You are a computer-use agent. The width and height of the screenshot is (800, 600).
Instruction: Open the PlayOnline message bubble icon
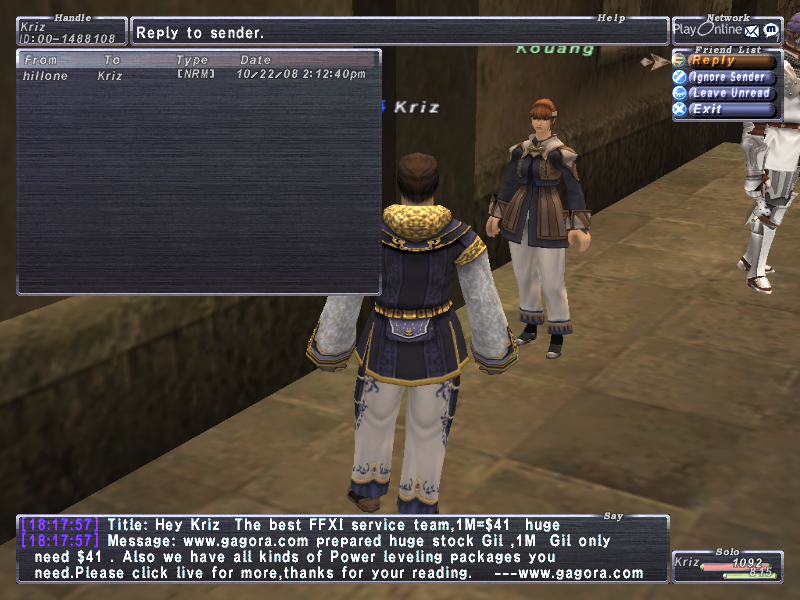(770, 30)
